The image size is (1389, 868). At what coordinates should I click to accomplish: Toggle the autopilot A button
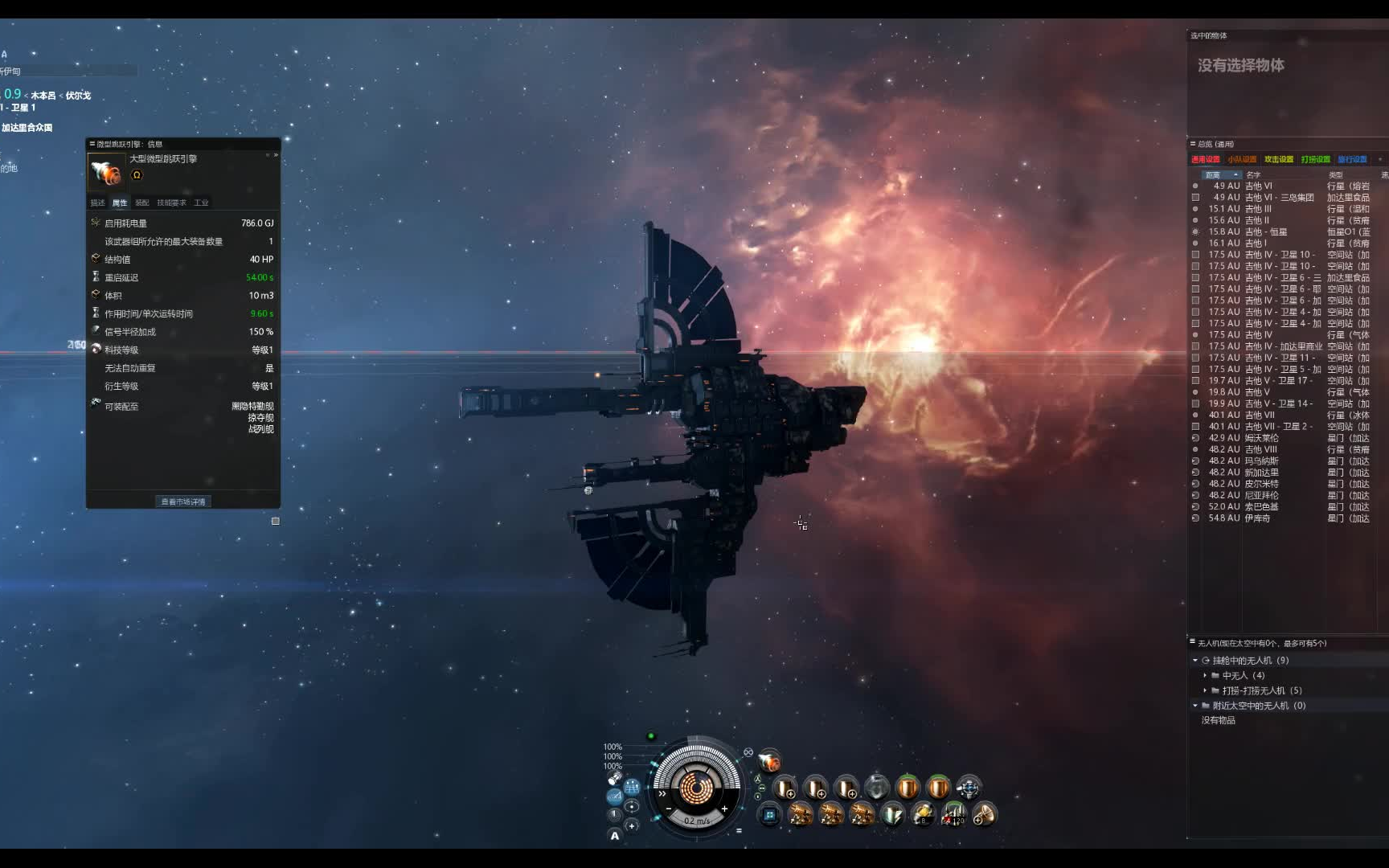point(615,836)
